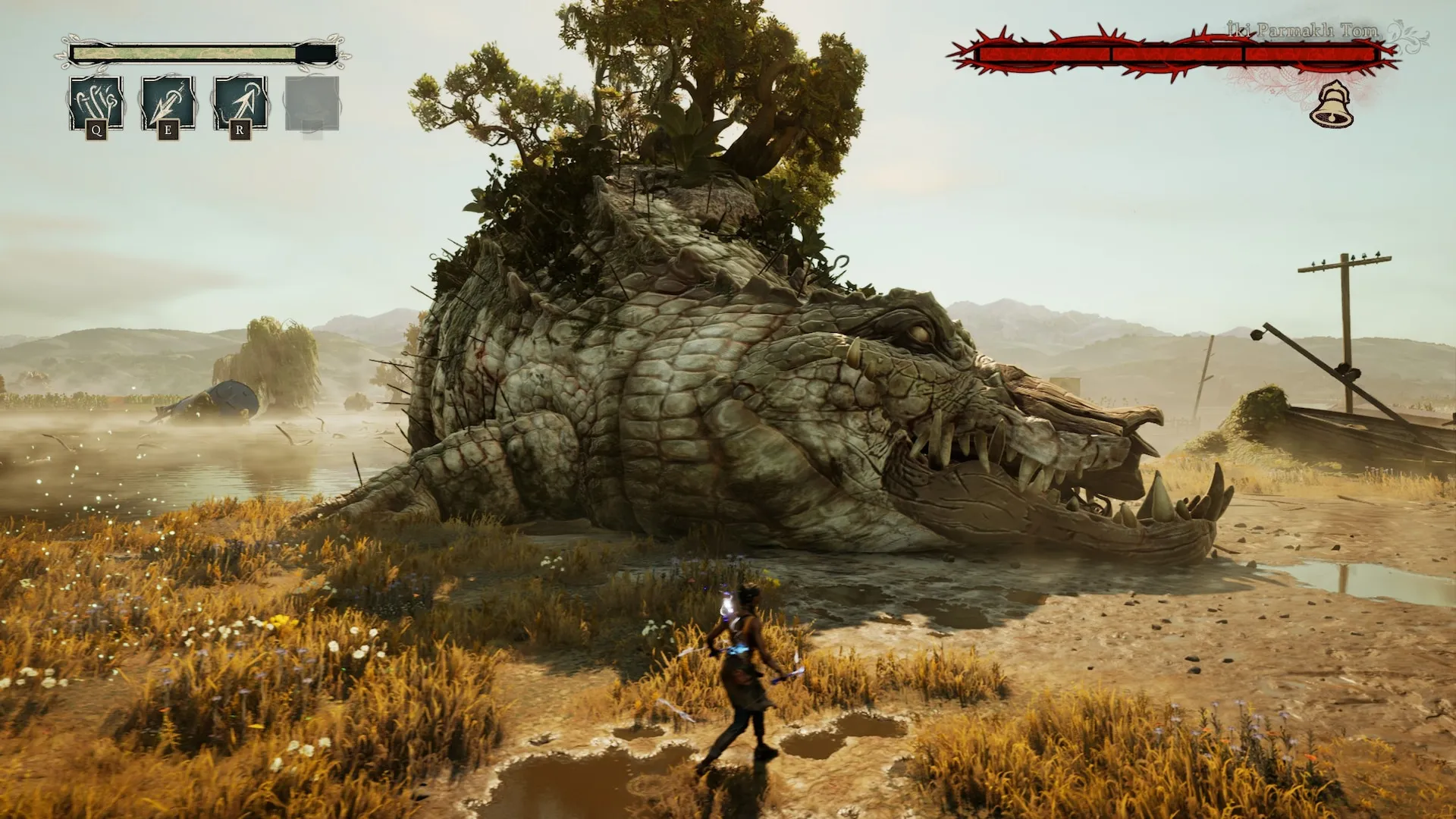Trigger the upward arrow ability
The width and height of the screenshot is (1456, 819).
(x=240, y=103)
